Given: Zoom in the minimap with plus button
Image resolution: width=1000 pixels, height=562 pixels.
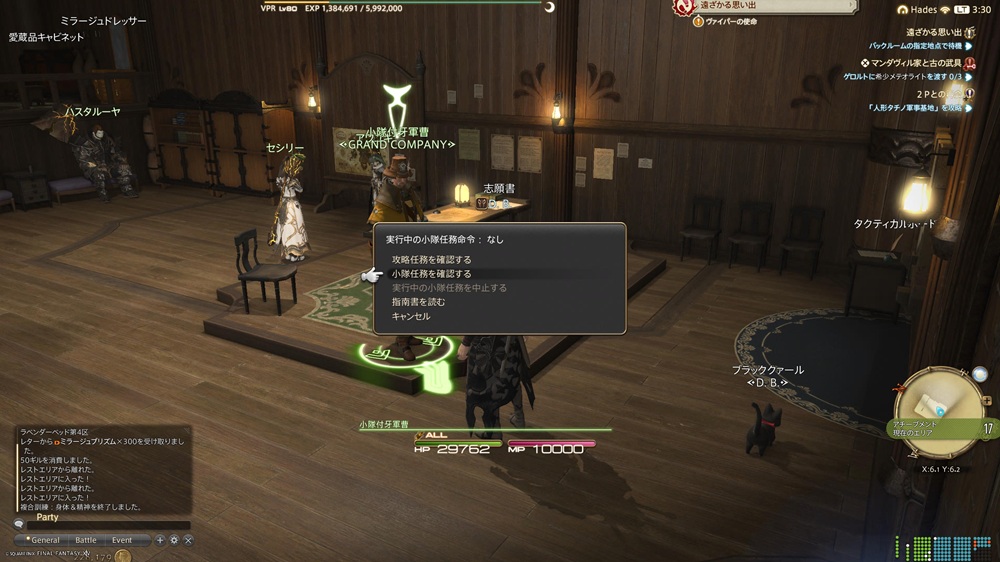Looking at the screenshot, I should tap(987, 401).
